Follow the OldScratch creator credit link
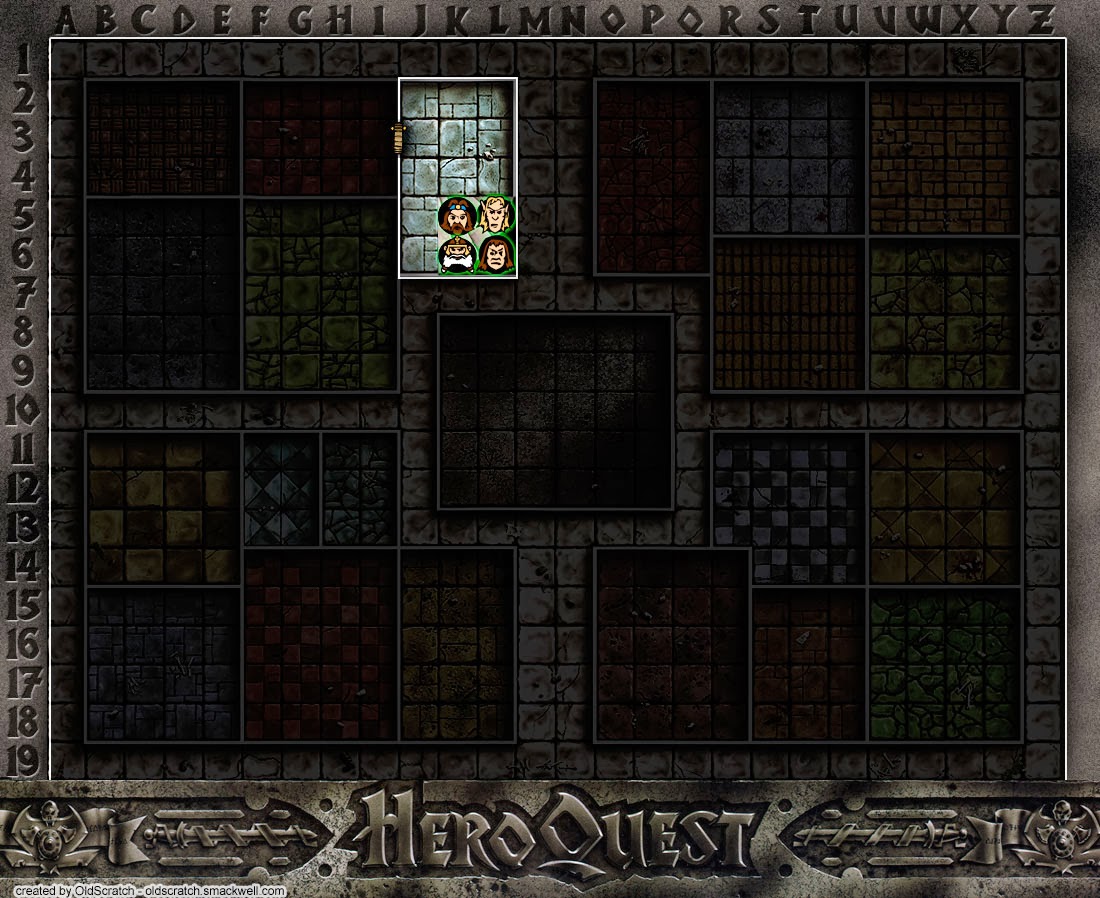 click(150, 890)
